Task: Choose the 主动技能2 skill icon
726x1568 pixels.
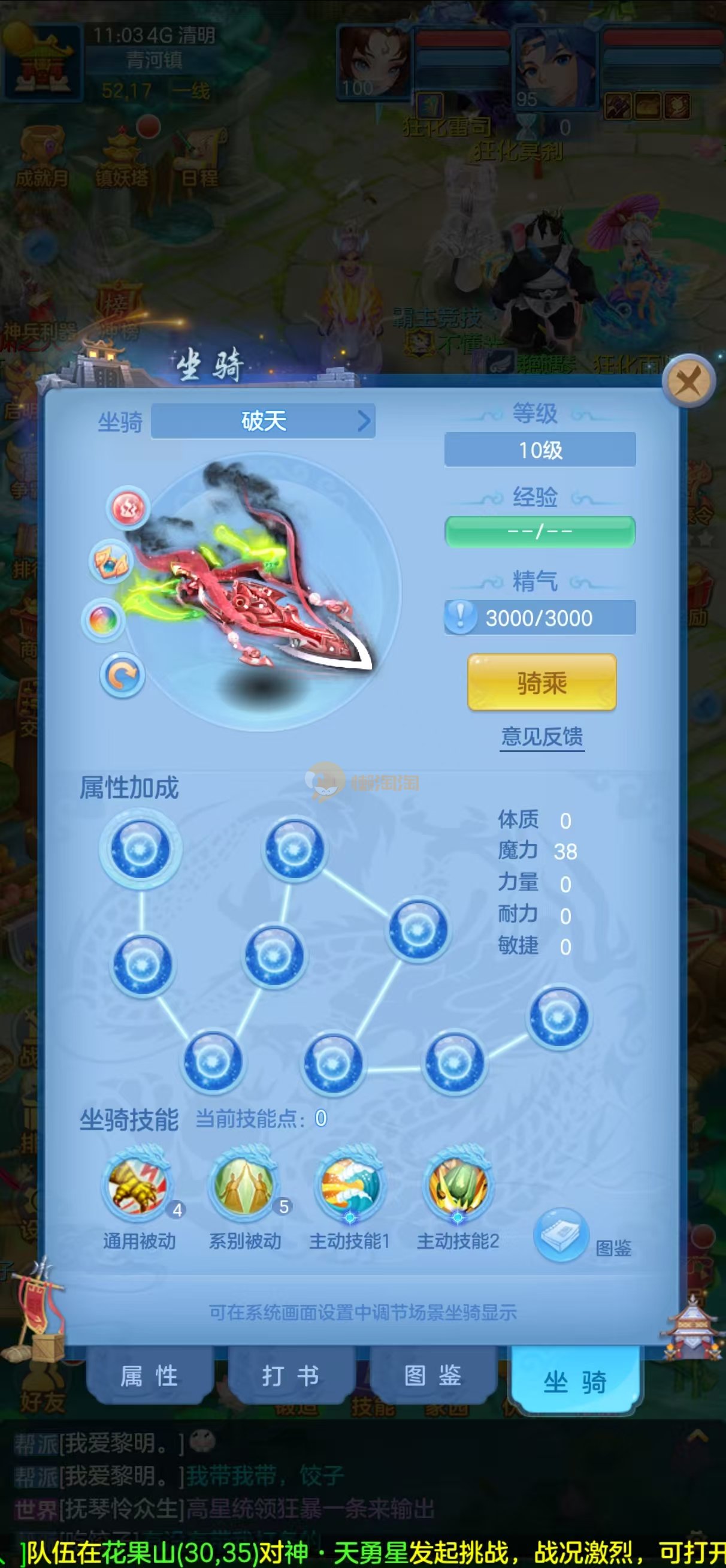Action: click(458, 1183)
